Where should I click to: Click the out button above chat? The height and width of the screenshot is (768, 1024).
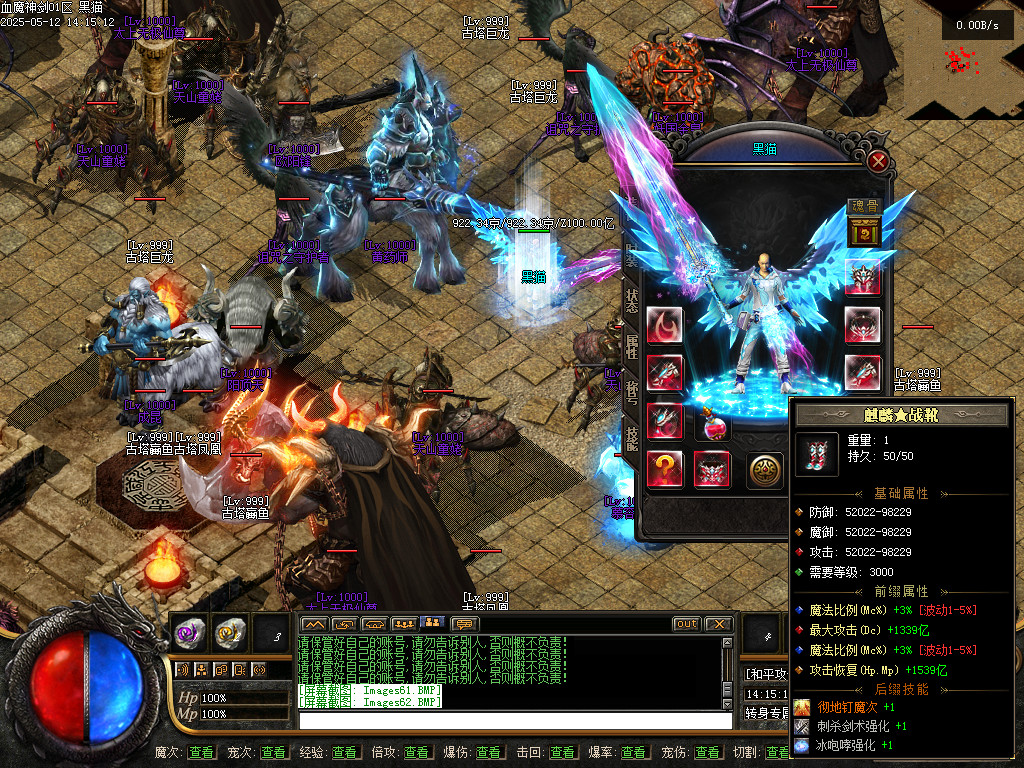(686, 624)
